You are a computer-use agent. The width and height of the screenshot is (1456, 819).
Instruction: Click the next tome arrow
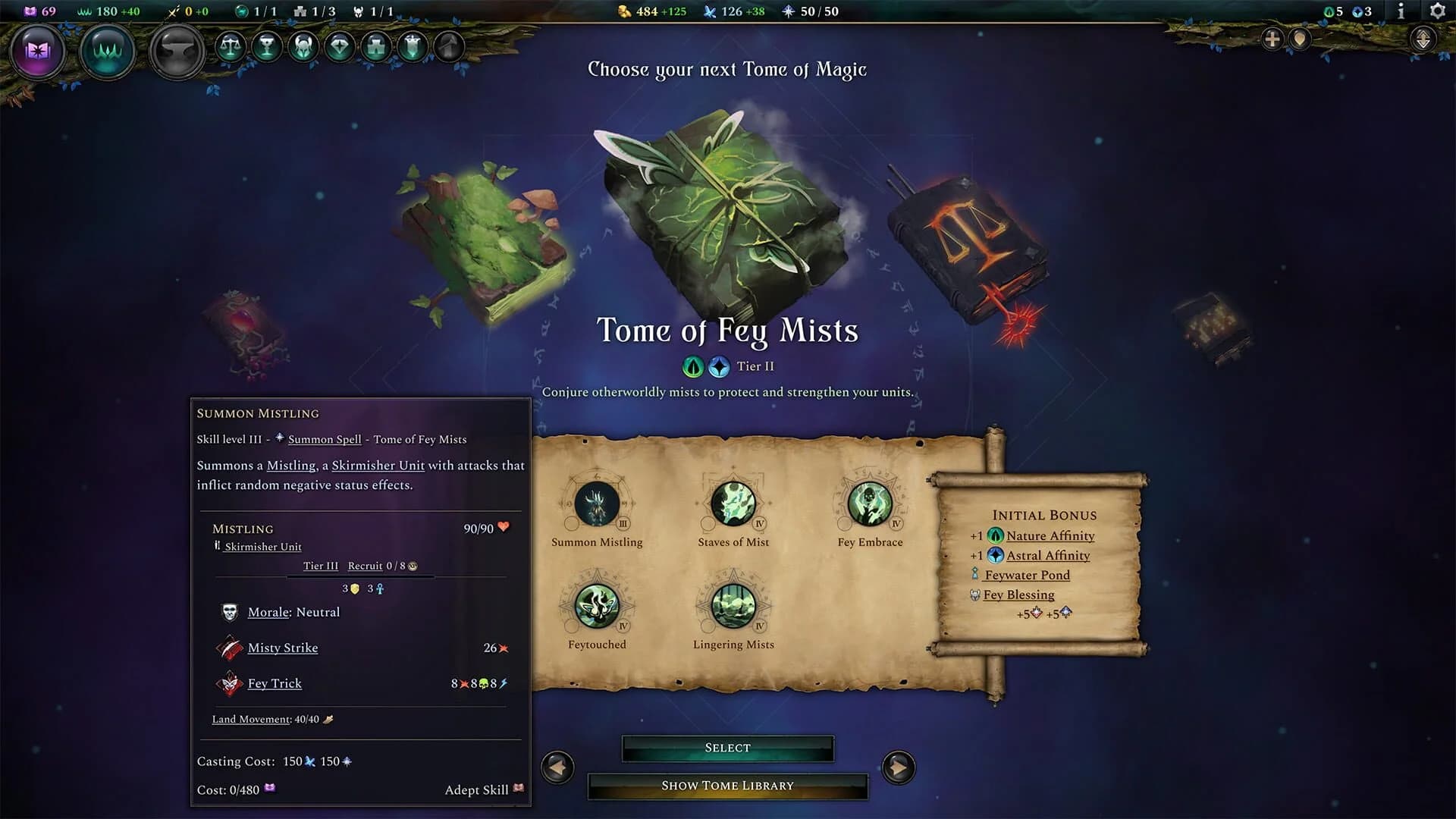coord(899,767)
